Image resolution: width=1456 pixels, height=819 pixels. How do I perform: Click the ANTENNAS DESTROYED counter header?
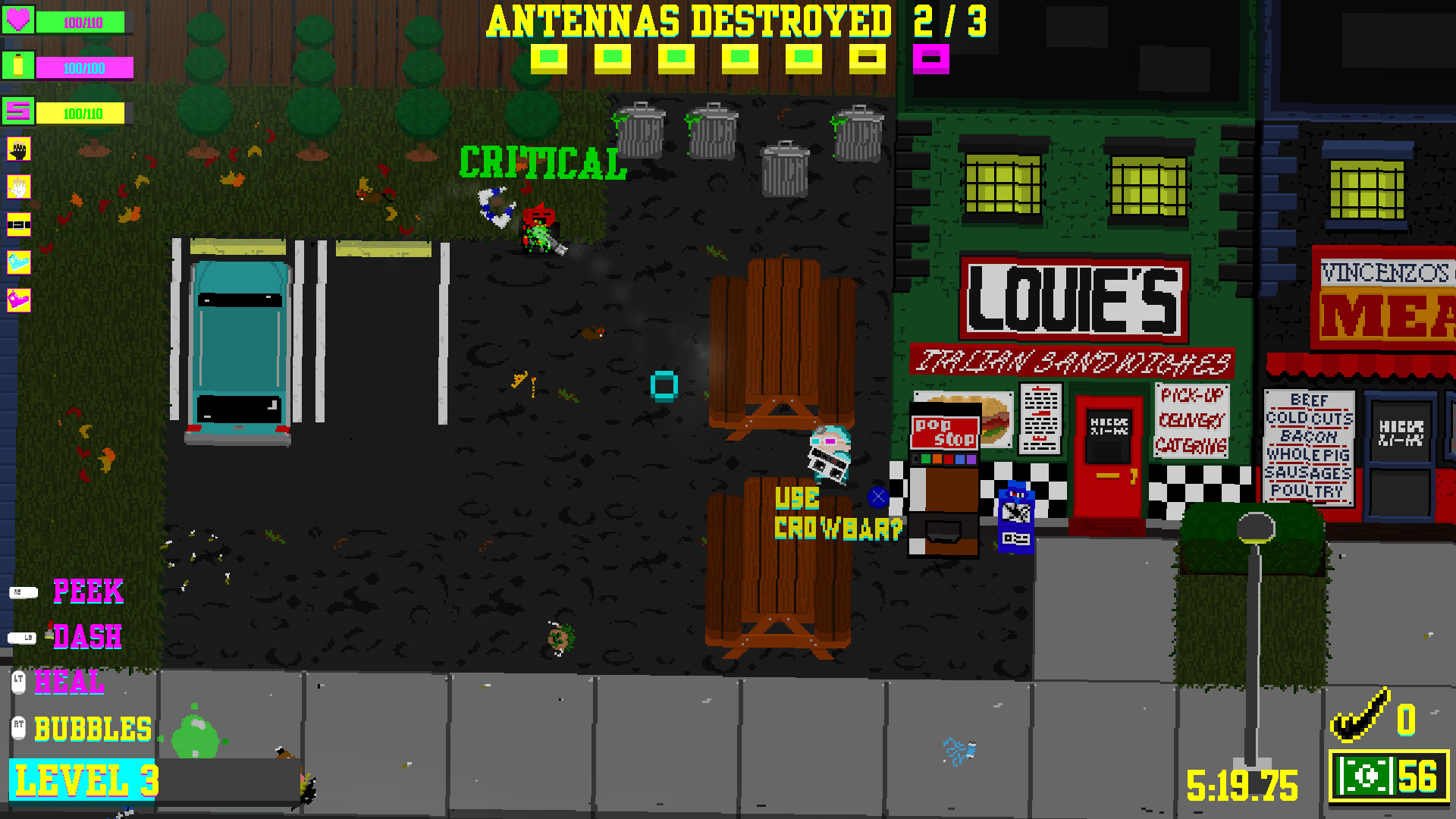[690, 21]
